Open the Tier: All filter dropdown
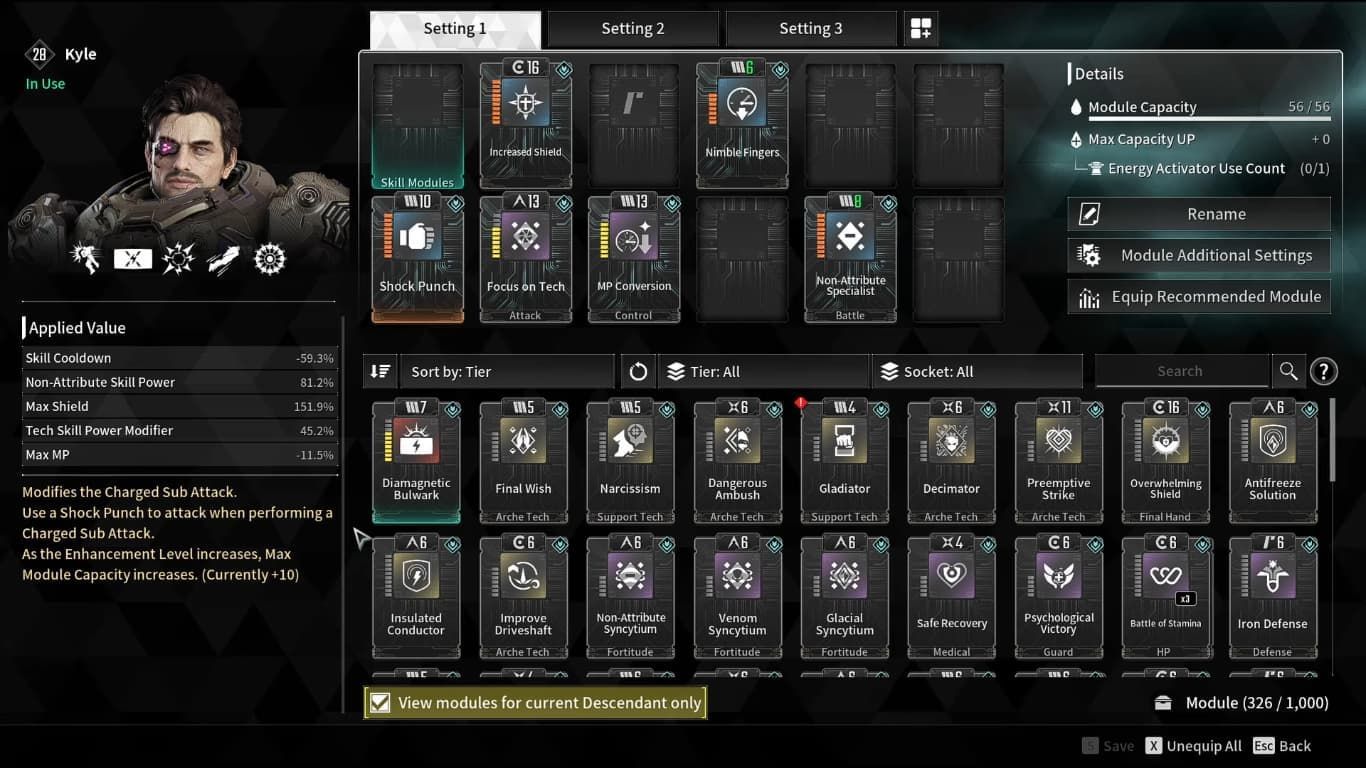Image resolution: width=1366 pixels, height=768 pixels. (x=763, y=370)
